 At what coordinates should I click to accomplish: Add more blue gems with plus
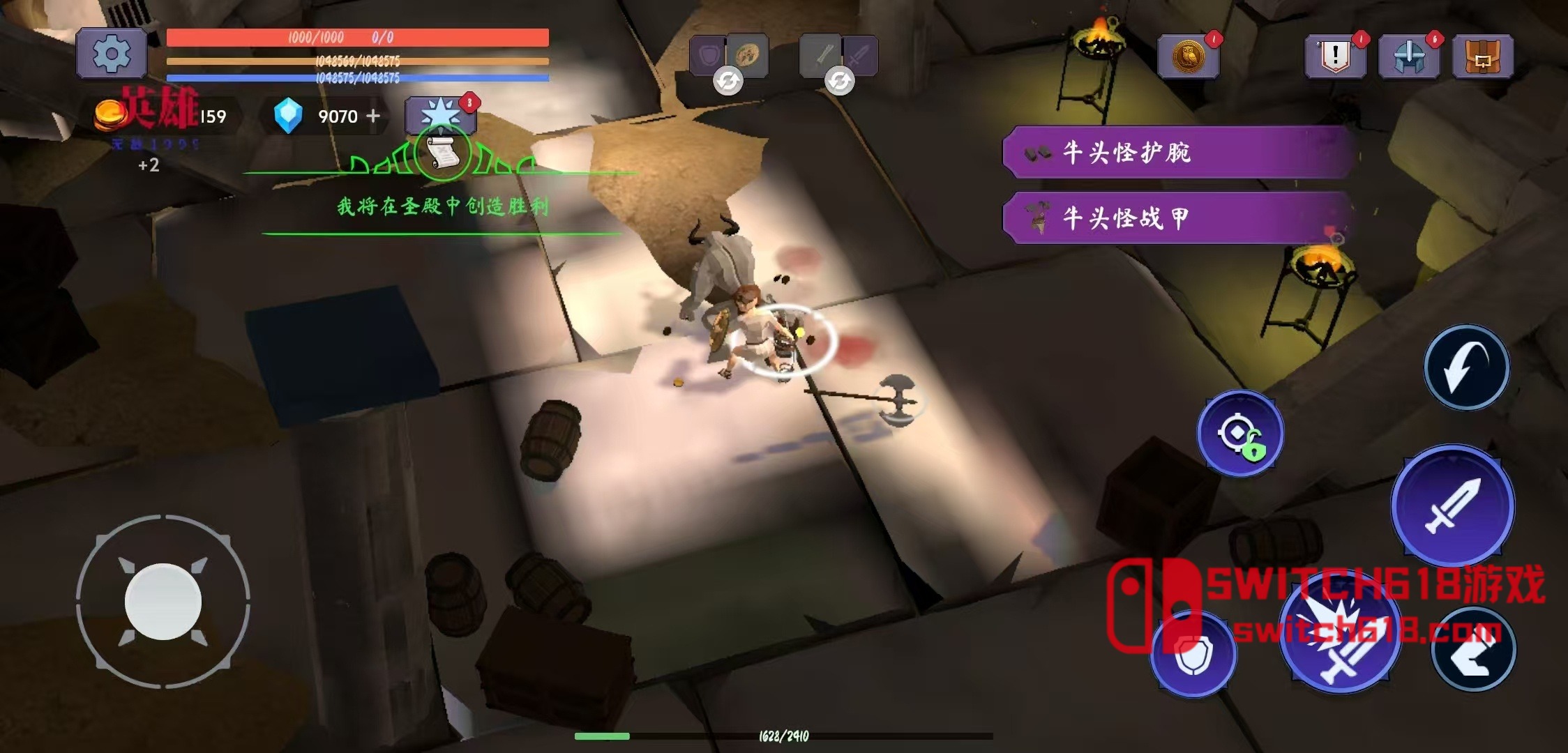pyautogui.click(x=374, y=116)
